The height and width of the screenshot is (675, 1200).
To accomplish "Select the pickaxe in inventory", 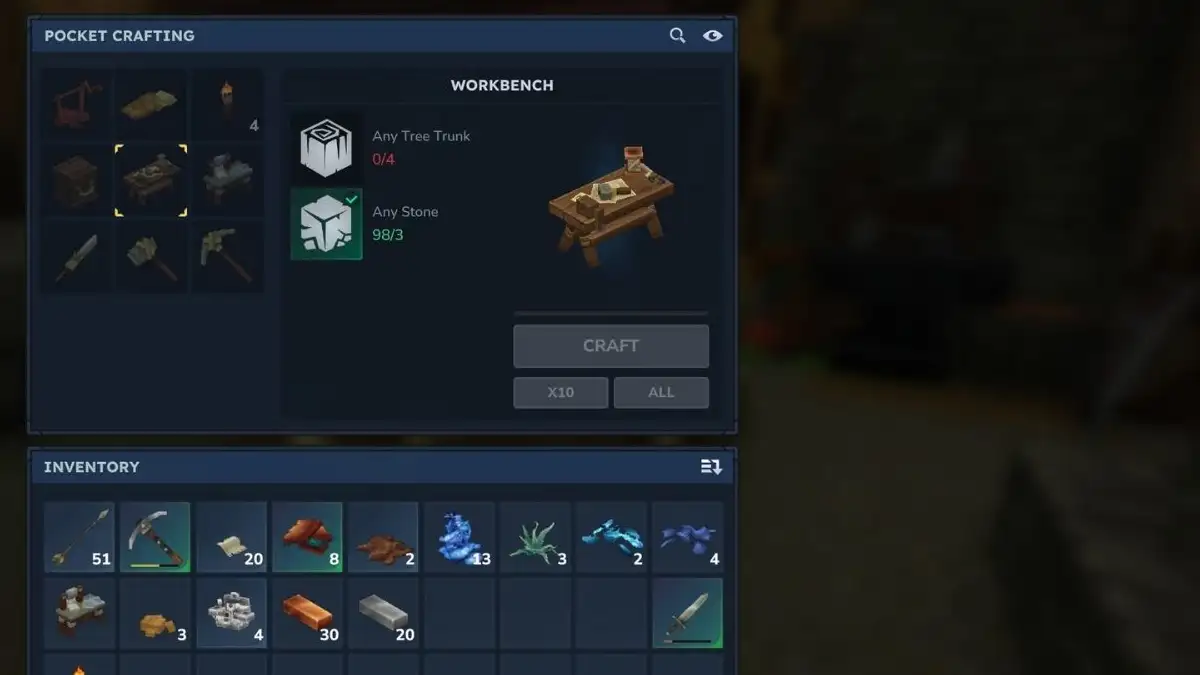I will click(x=155, y=537).
